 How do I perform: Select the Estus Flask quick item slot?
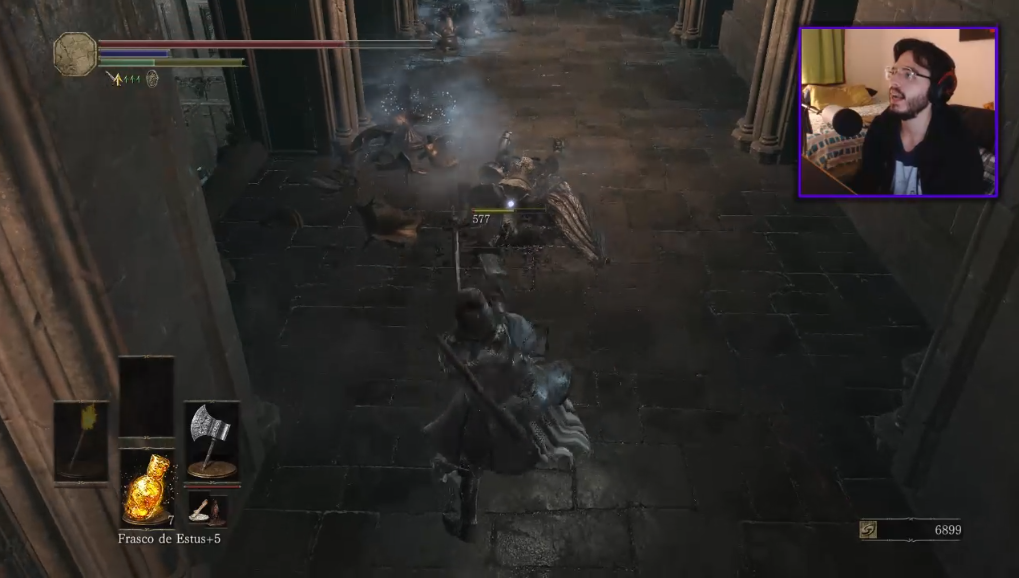(x=146, y=487)
